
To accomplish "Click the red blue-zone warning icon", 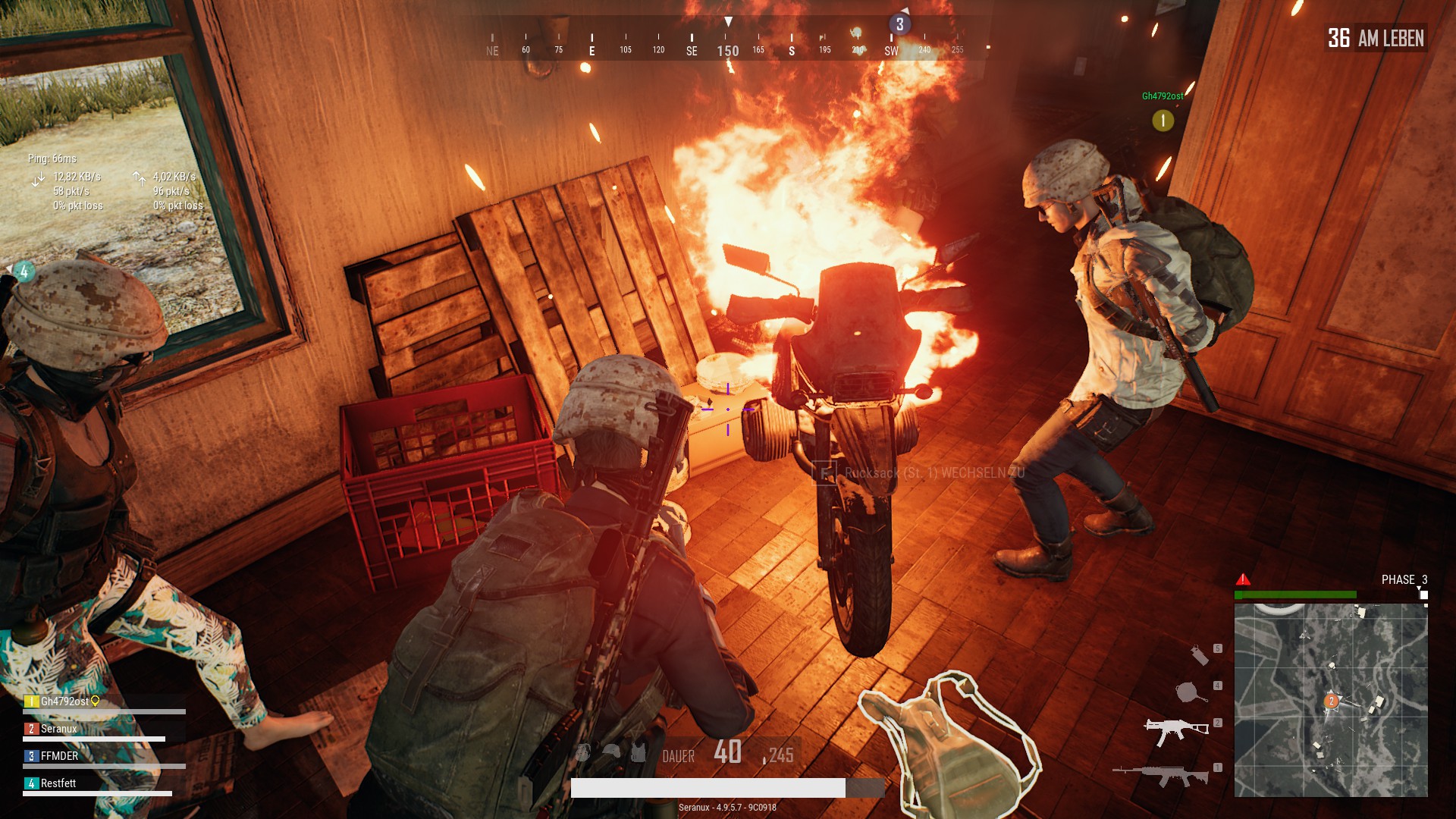I will (1243, 580).
